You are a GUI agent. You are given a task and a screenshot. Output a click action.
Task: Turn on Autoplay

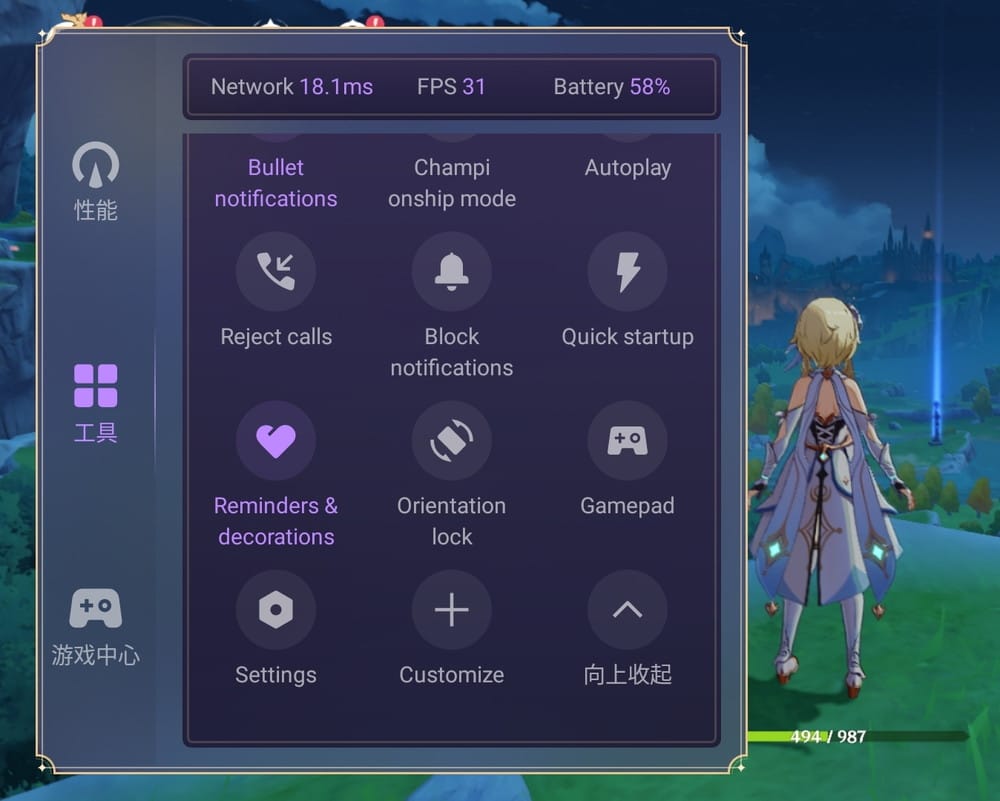(628, 167)
